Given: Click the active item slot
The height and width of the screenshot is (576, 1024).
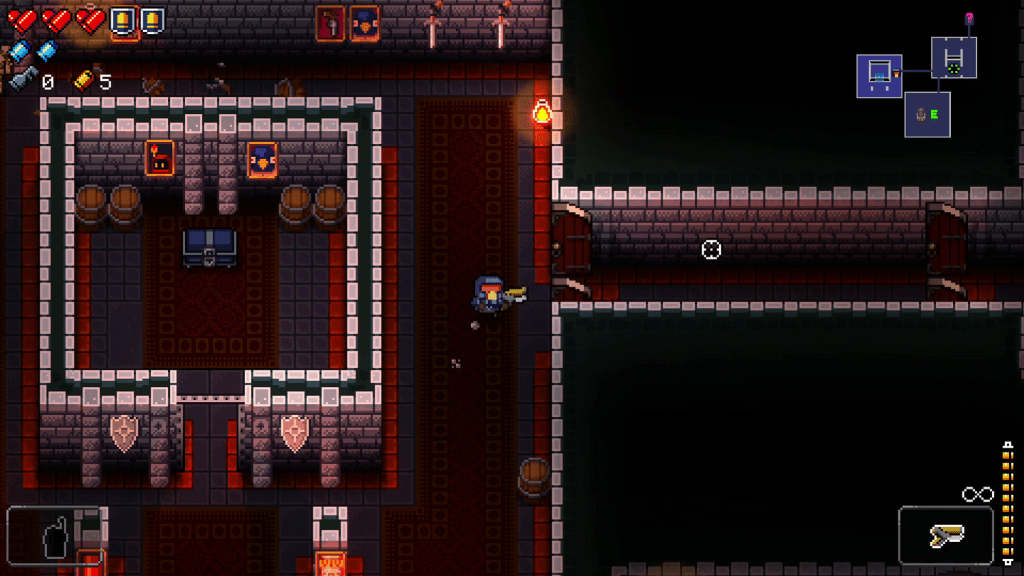Looking at the screenshot, I should (55, 536).
